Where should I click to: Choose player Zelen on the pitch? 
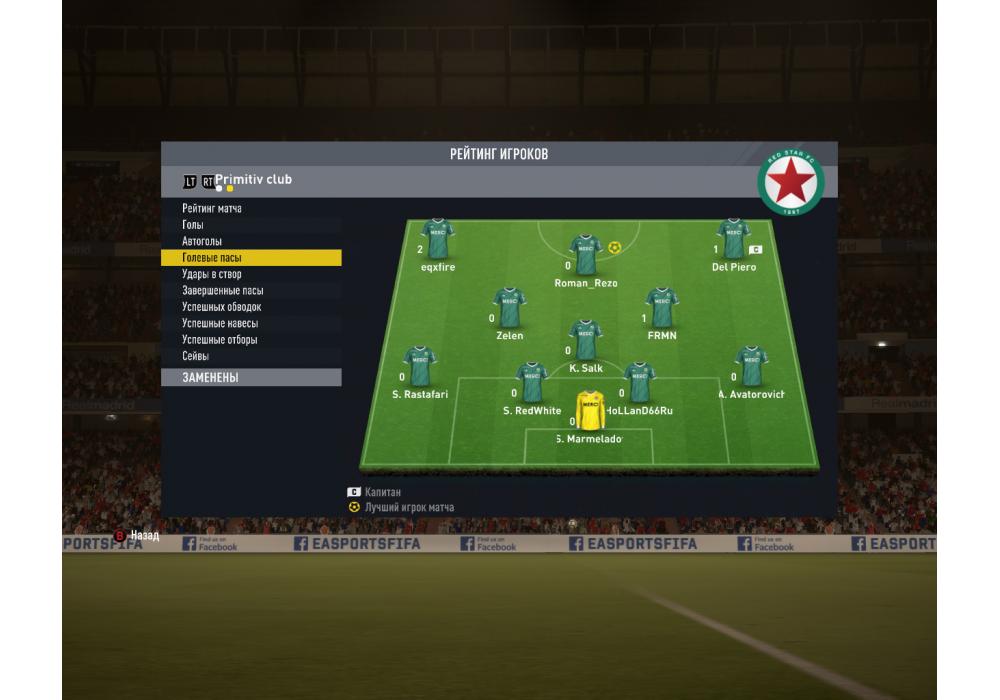[509, 308]
